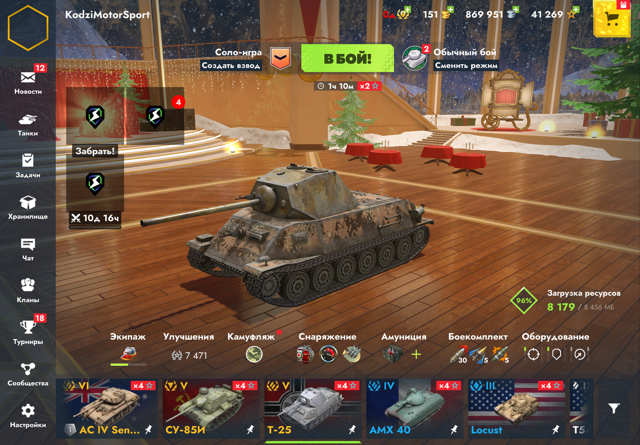This screenshot has height=445, width=640.
Task: Open the Танки menu
Action: 28,123
